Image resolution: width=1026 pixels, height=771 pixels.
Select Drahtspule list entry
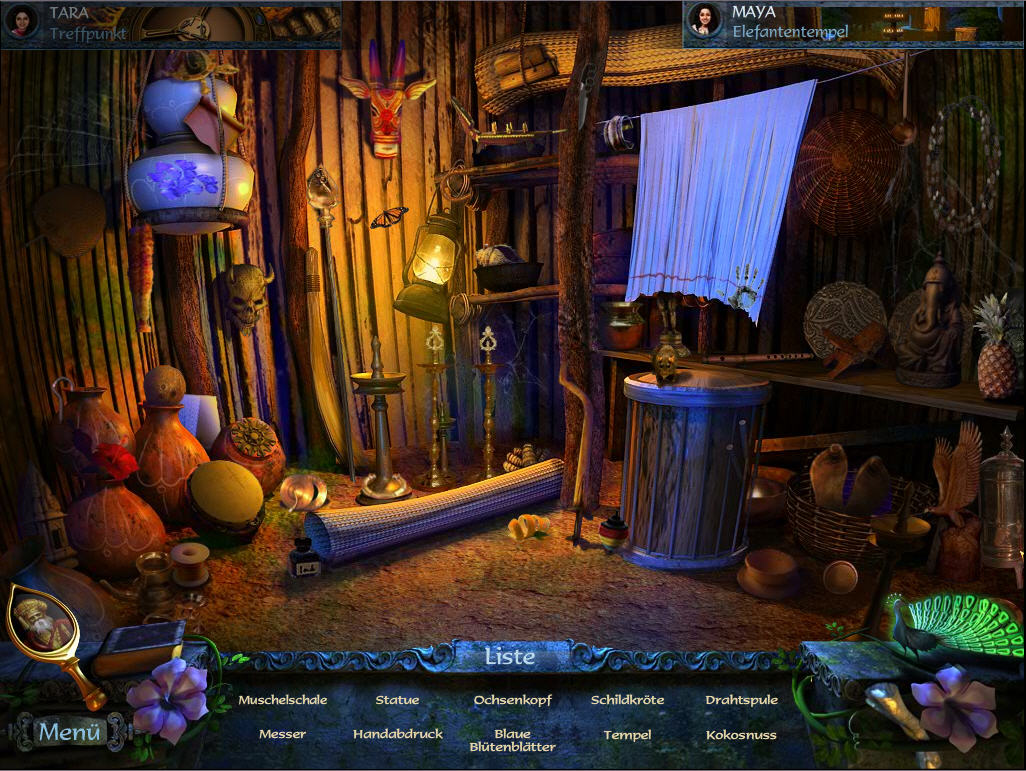[x=741, y=700]
